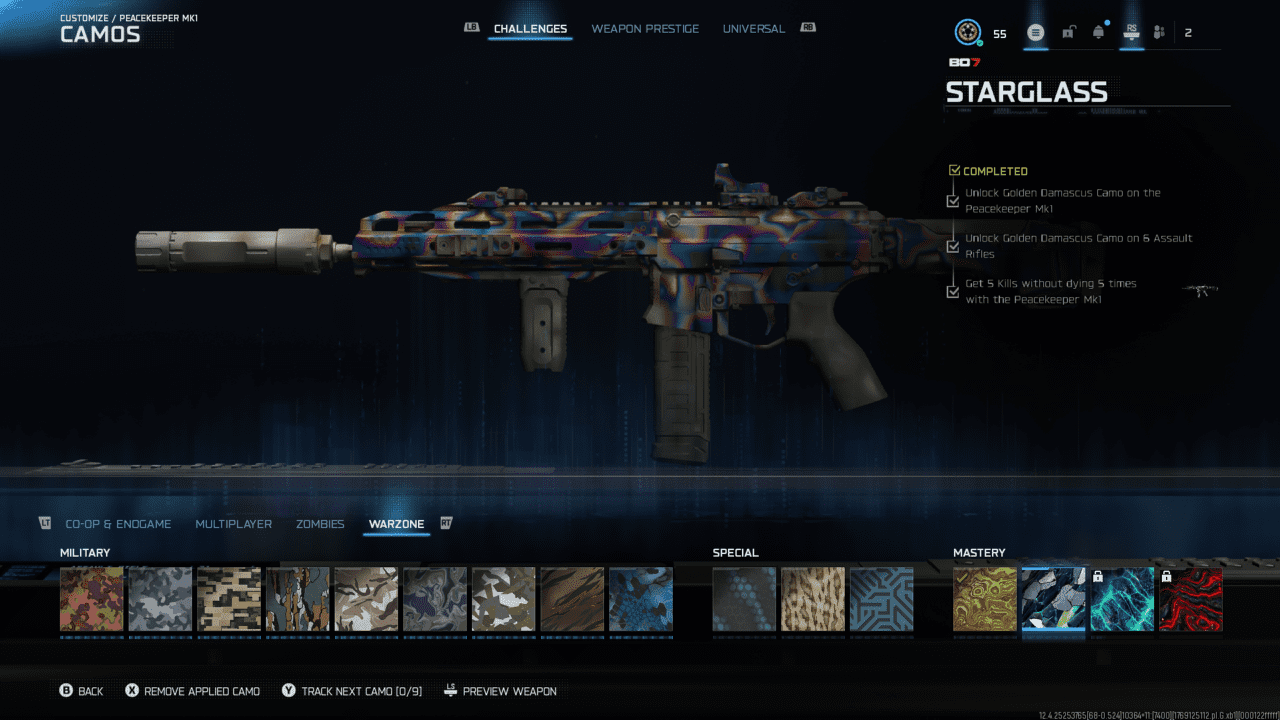Click the player level emblem
The height and width of the screenshot is (720, 1280).
(967, 33)
